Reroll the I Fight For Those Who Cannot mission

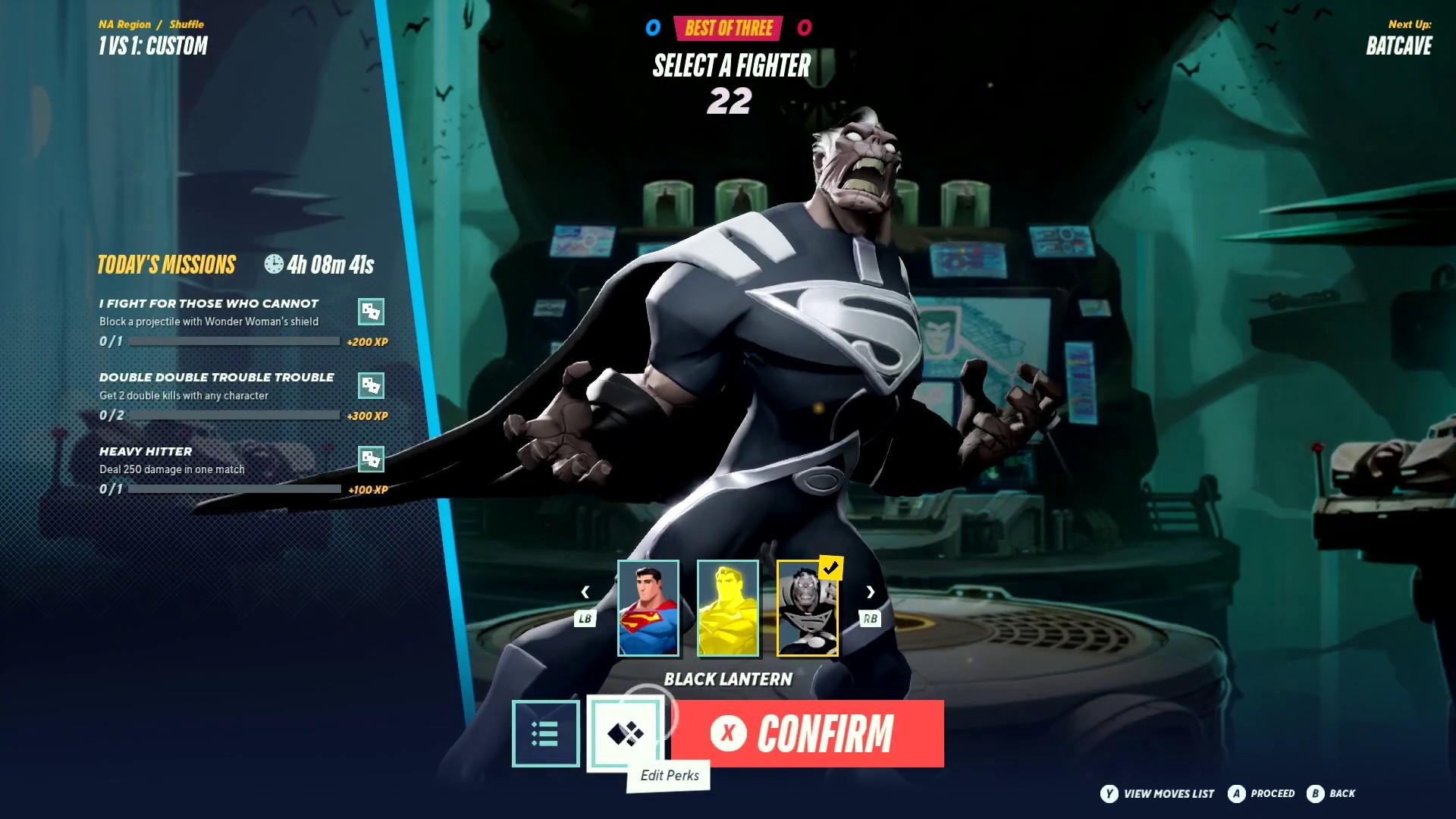point(371,311)
